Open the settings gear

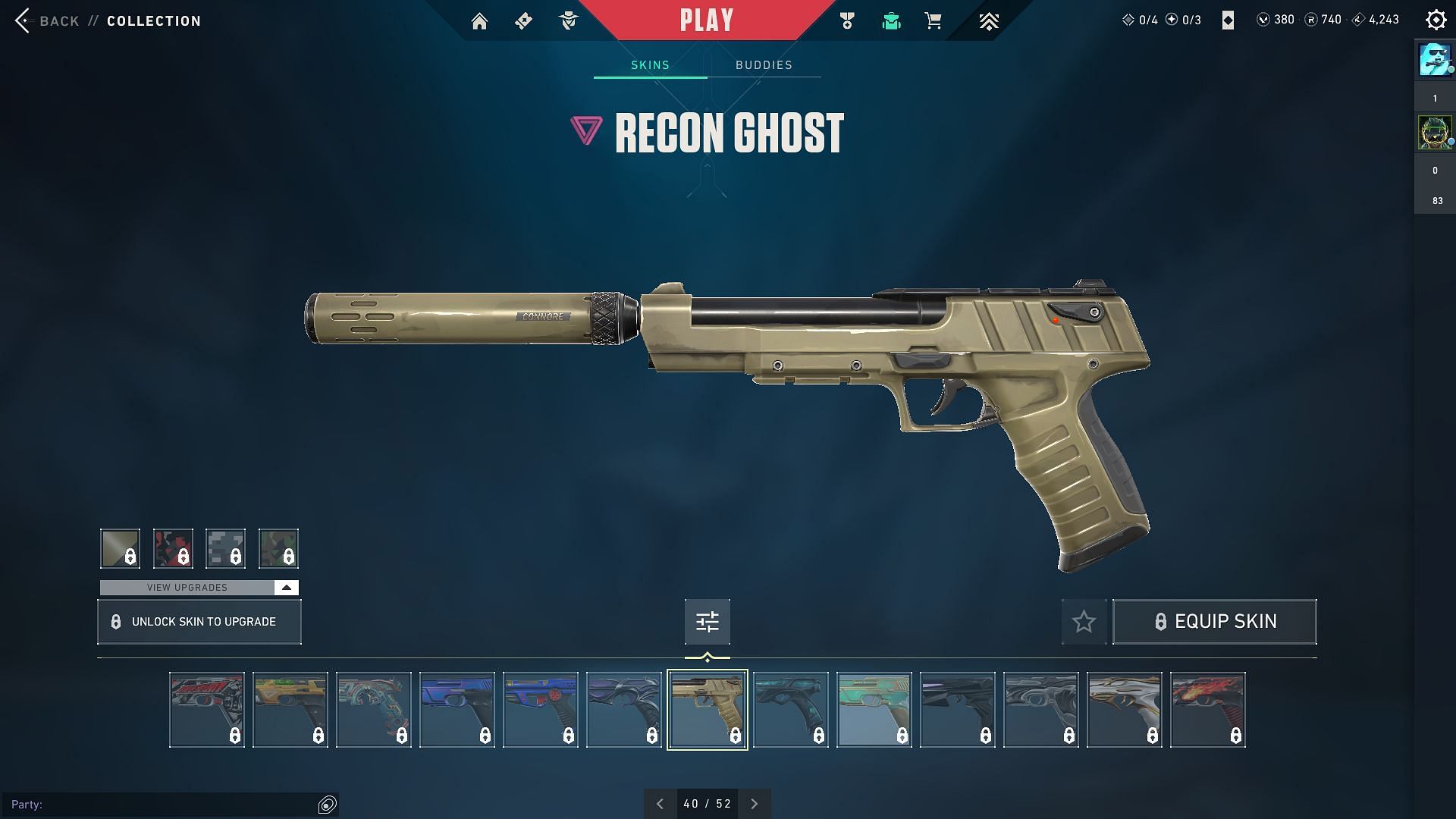pyautogui.click(x=1436, y=20)
